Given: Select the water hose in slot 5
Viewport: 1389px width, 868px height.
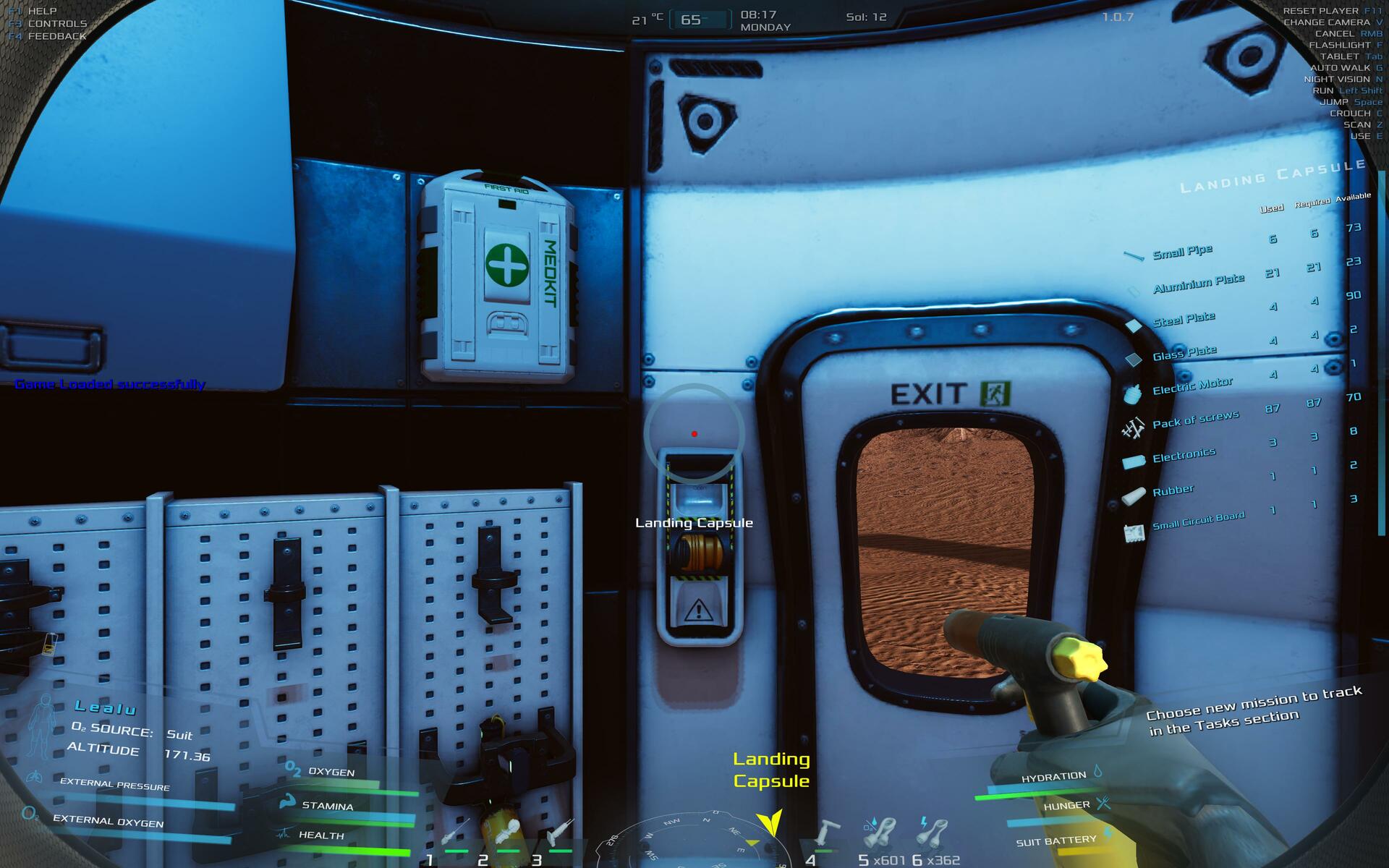Looking at the screenshot, I should point(880,833).
